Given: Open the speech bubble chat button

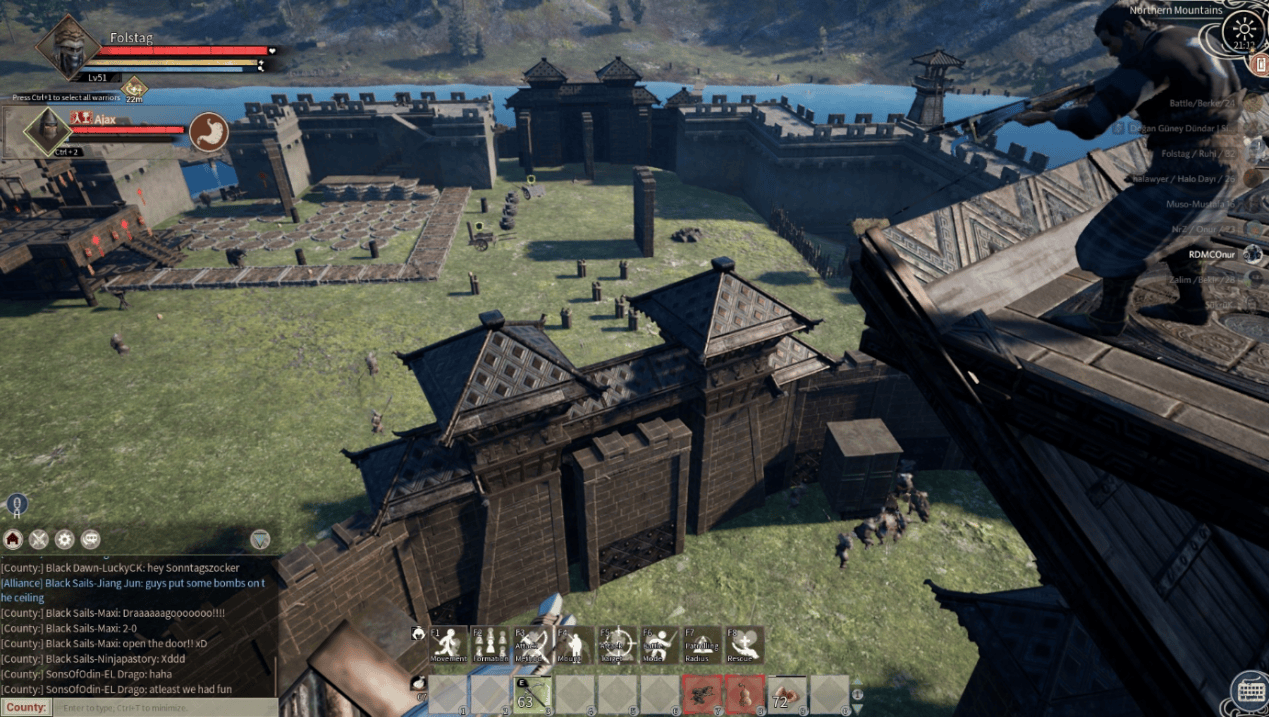Looking at the screenshot, I should pos(91,539).
